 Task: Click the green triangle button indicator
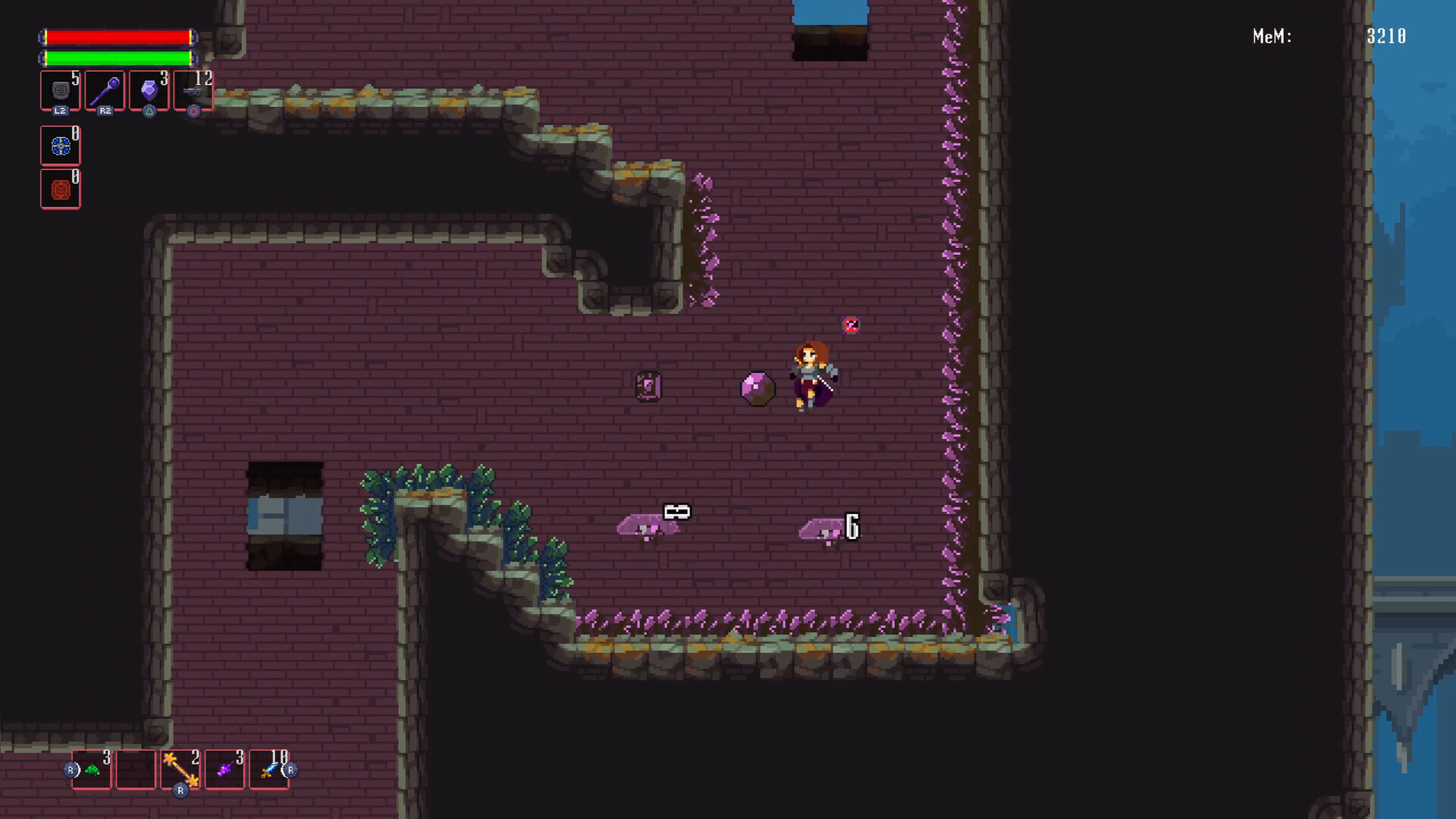click(x=149, y=111)
